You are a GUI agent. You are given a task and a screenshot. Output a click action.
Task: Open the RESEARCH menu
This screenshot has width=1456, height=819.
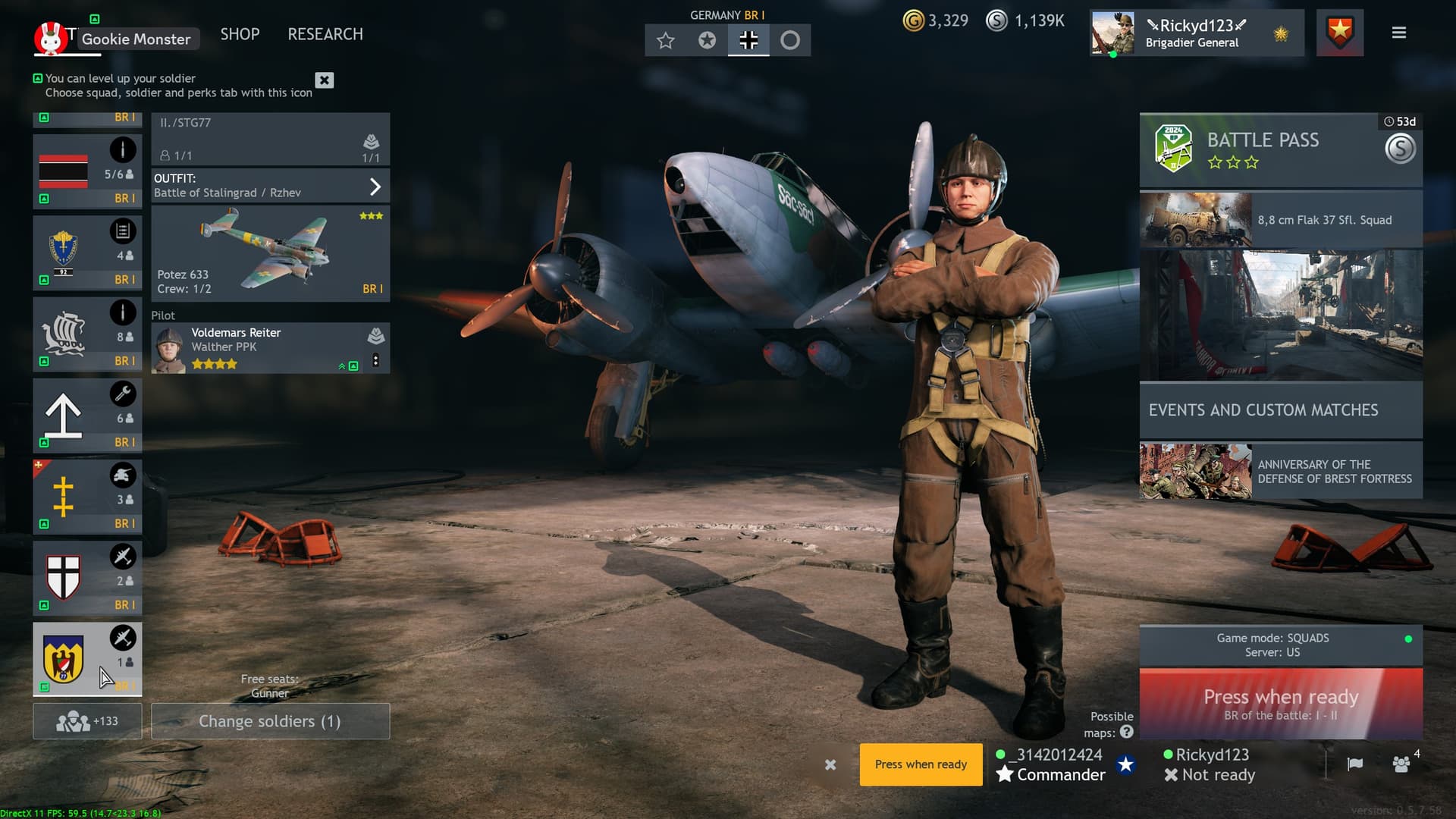pyautogui.click(x=325, y=34)
